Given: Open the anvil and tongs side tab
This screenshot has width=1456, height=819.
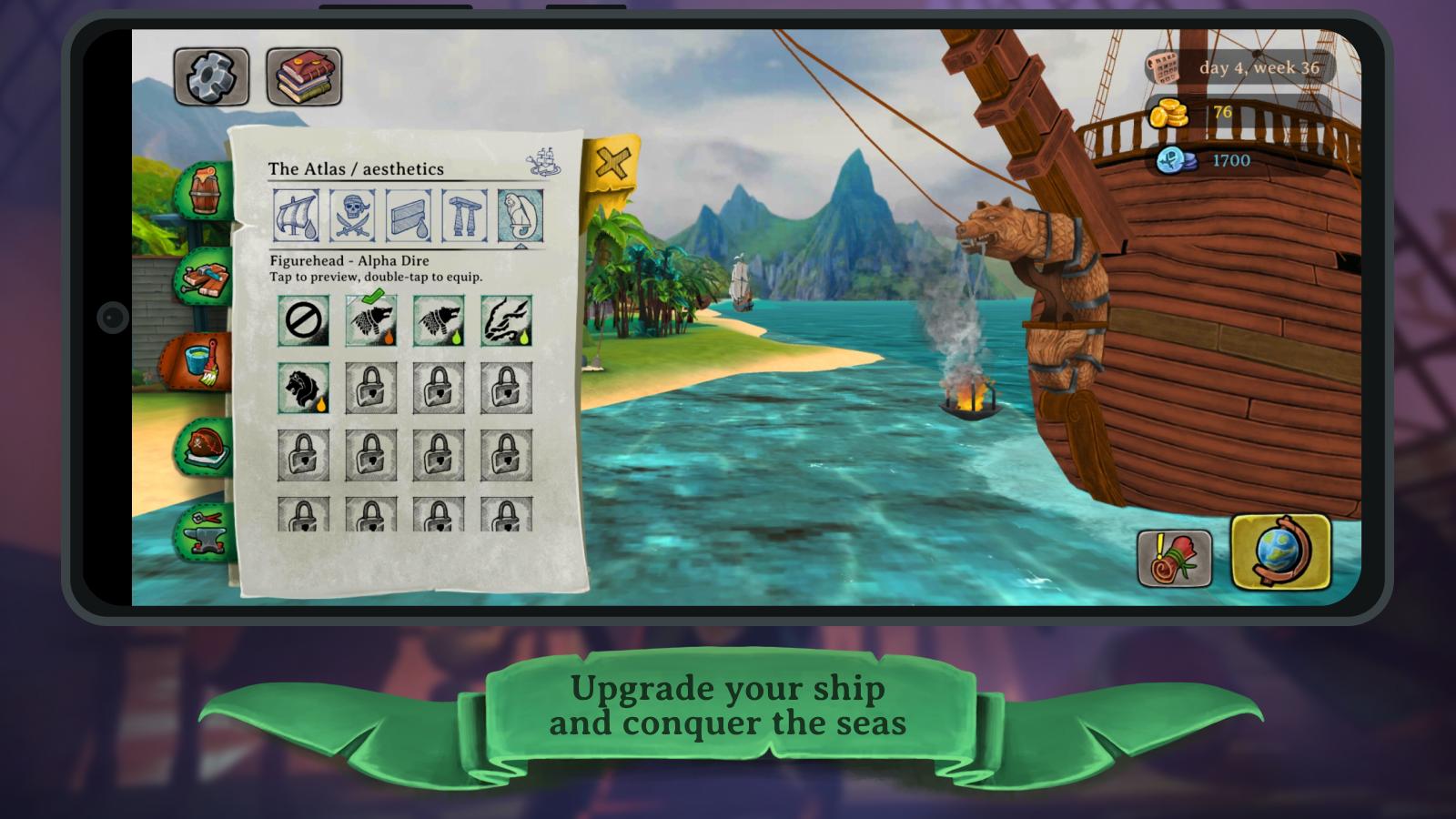Looking at the screenshot, I should [x=206, y=531].
